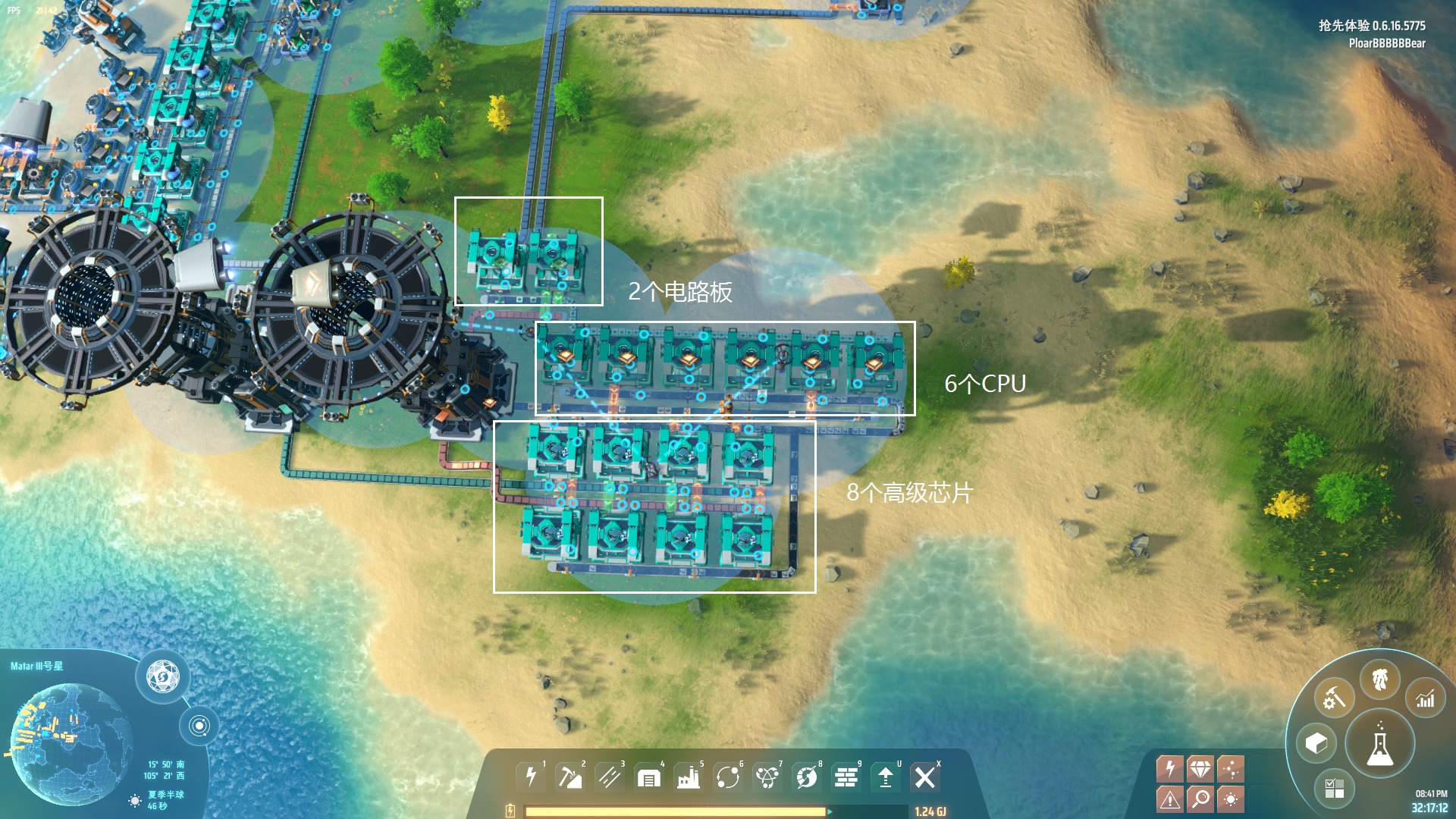Screen dimensions: 1456x819
Task: Select the Dyson sphere build category
Action: coord(806,777)
